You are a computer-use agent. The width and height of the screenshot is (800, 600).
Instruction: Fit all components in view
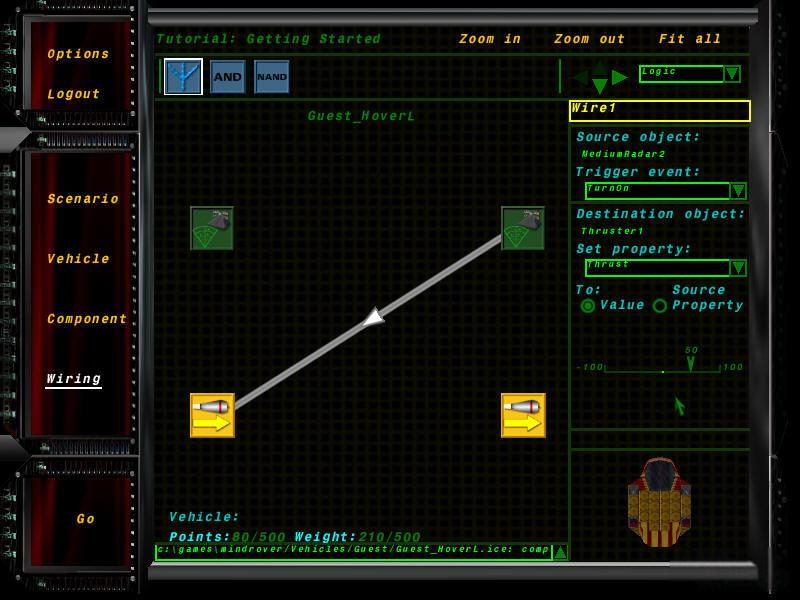point(690,39)
